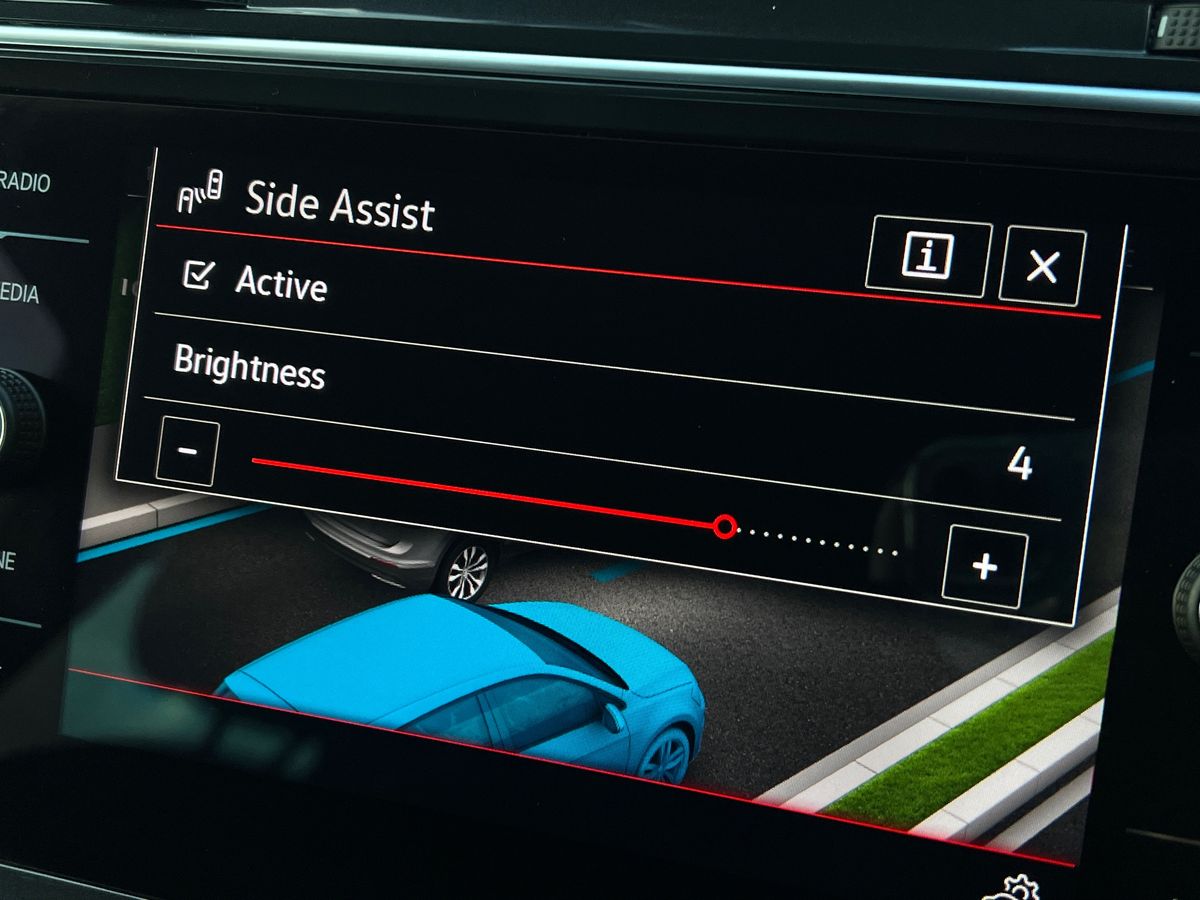Screen dimensions: 1200x900
Task: Open the Side Assist info page
Action: pos(928,259)
